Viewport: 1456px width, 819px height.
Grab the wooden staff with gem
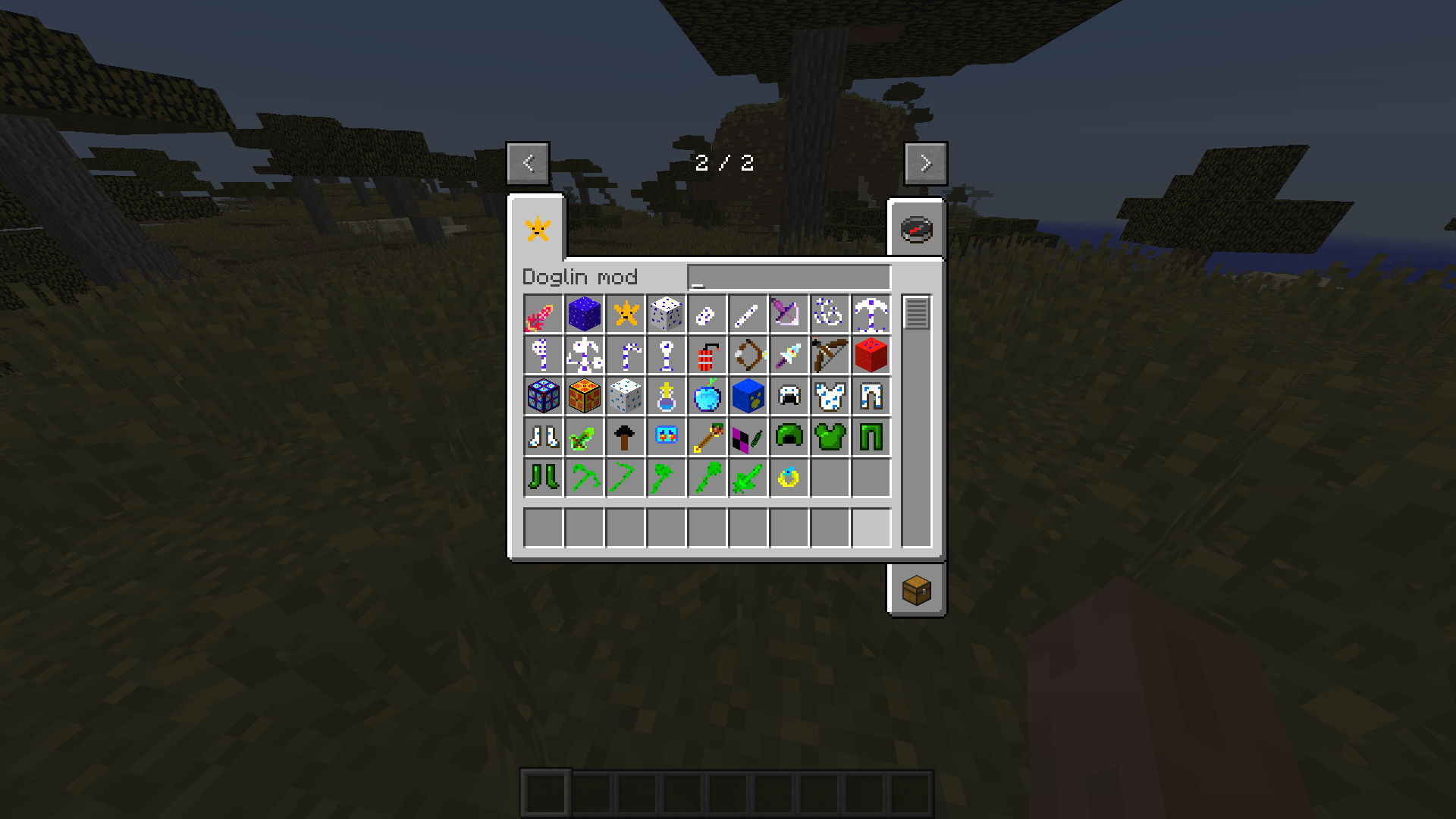(706, 436)
